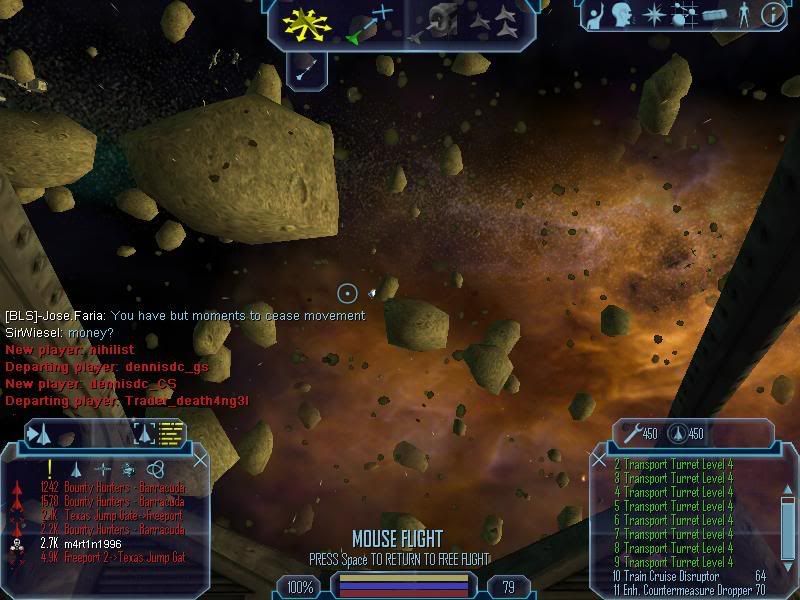Close the weapons list panel
The height and width of the screenshot is (600, 800).
(x=599, y=460)
